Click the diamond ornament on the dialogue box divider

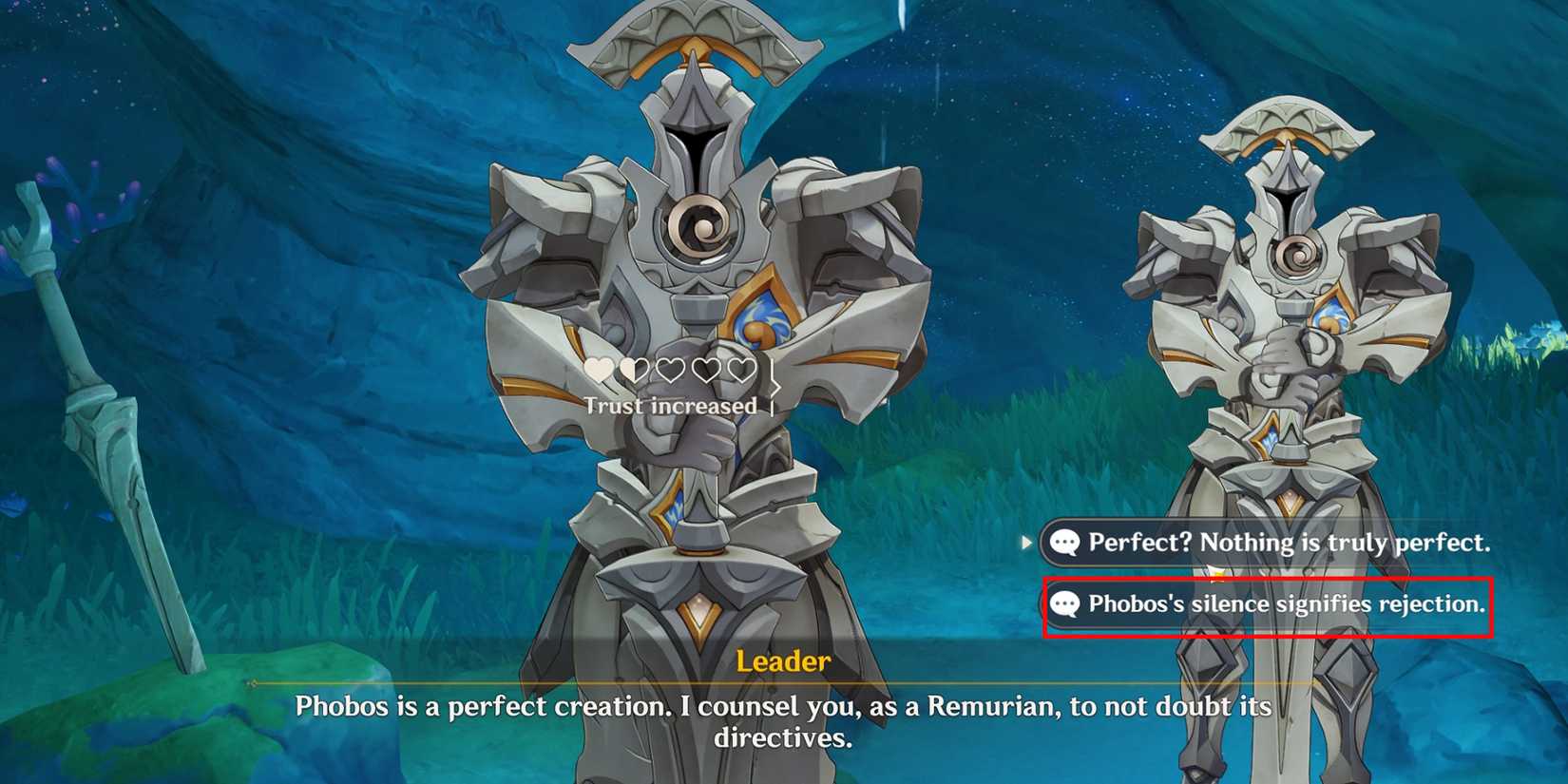click(x=252, y=684)
